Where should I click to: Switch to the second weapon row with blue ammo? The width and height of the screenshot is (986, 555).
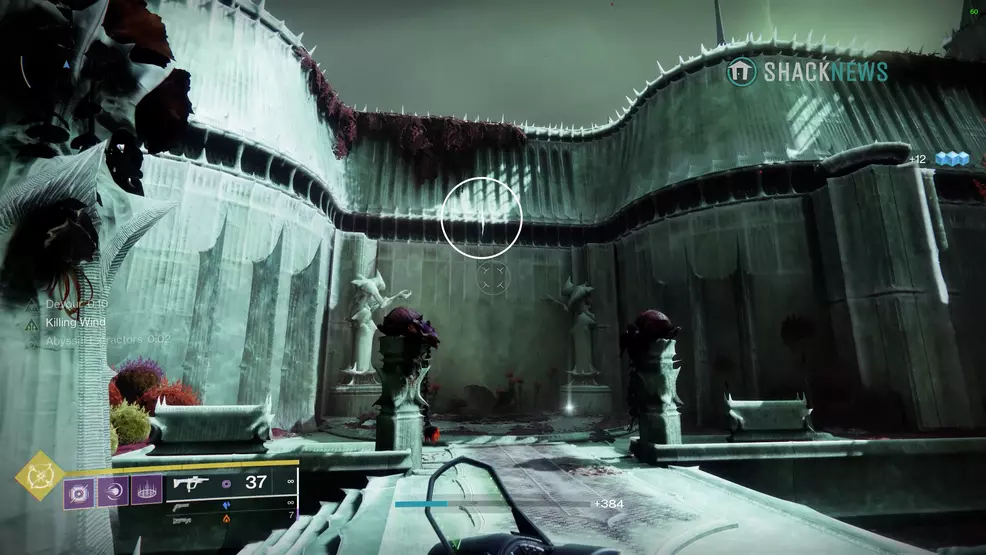coord(234,506)
